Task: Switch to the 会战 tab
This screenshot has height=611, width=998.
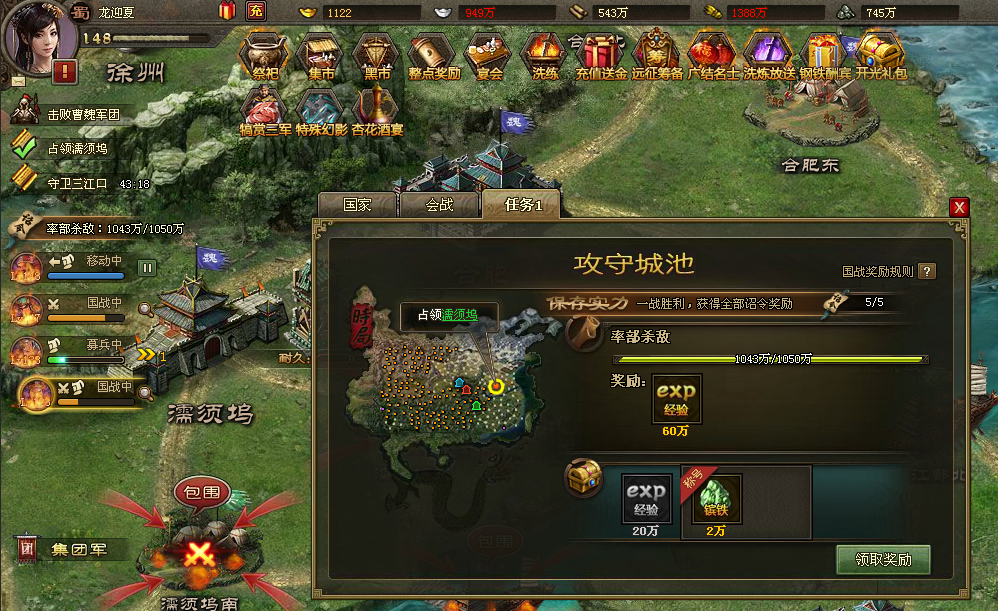Action: (x=439, y=205)
